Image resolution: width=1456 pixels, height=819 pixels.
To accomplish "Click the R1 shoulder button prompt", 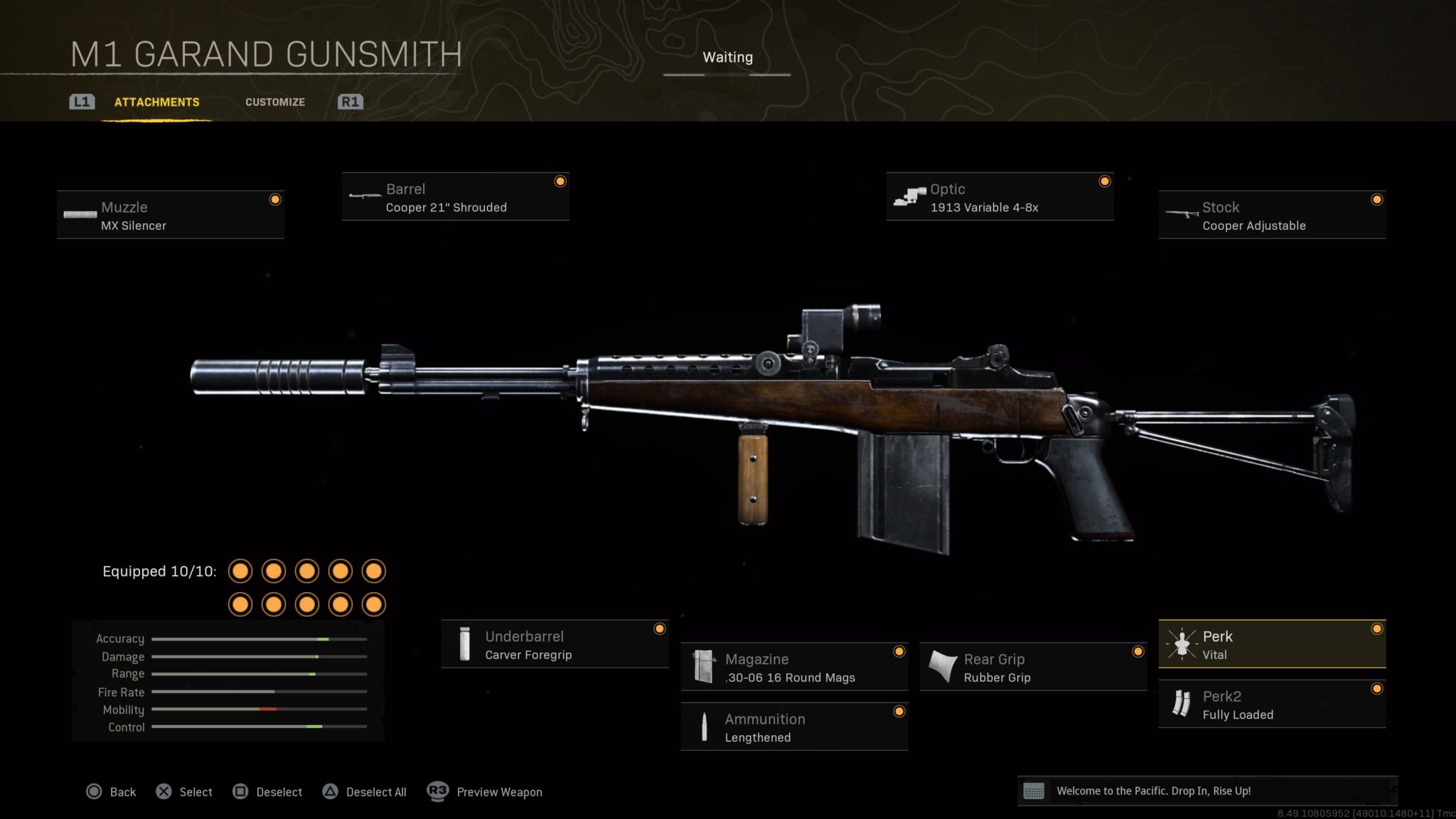I will click(350, 102).
